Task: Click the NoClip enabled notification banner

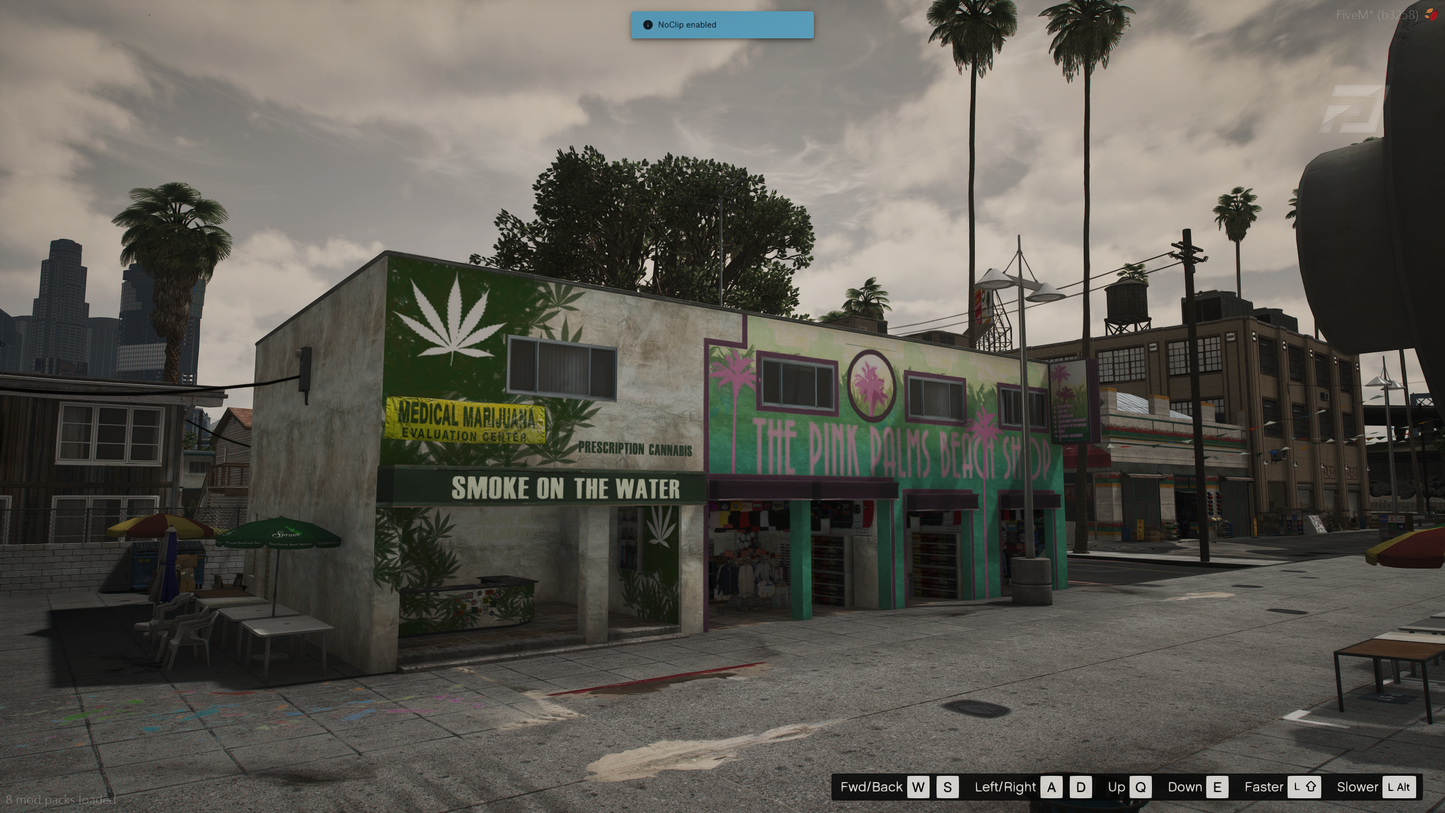Action: click(722, 25)
